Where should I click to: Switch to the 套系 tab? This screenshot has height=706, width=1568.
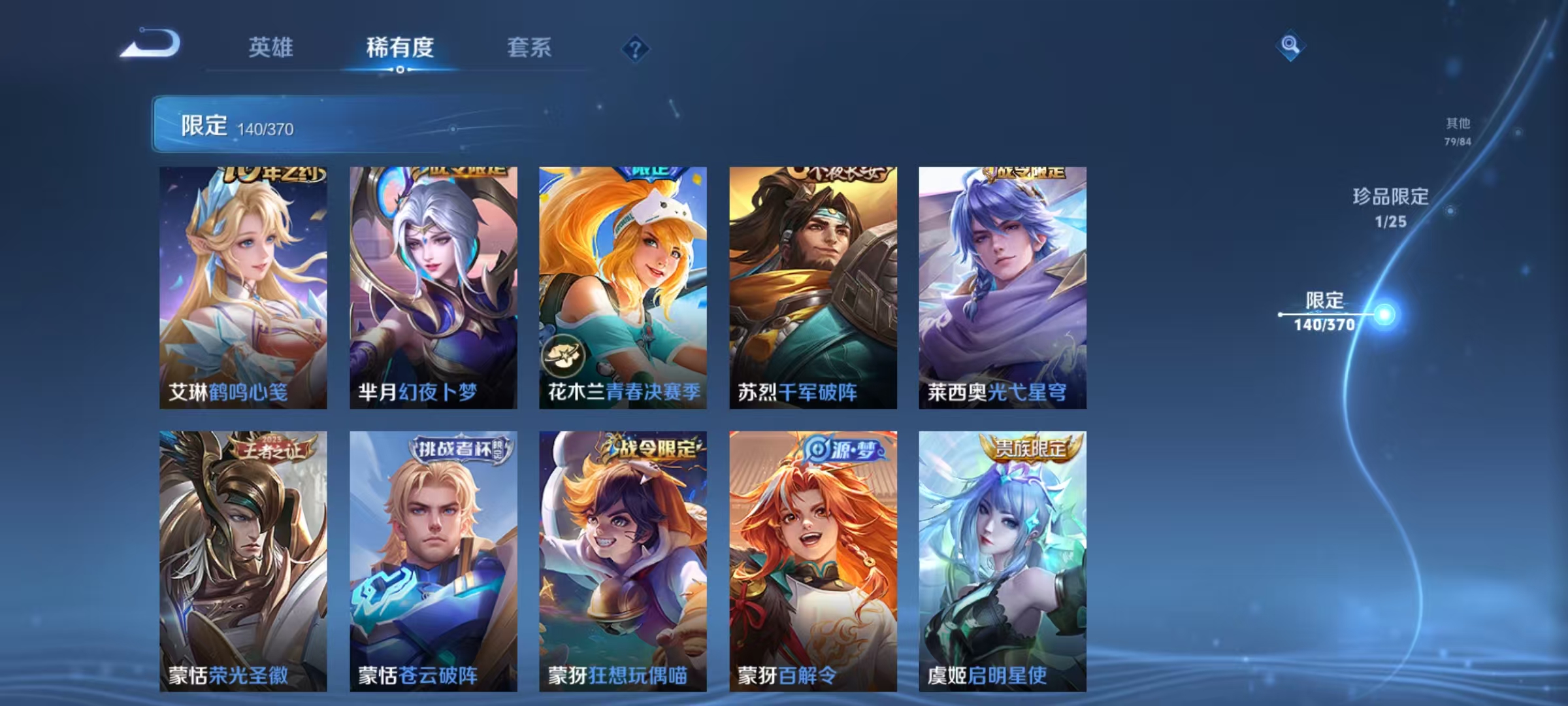click(x=530, y=48)
